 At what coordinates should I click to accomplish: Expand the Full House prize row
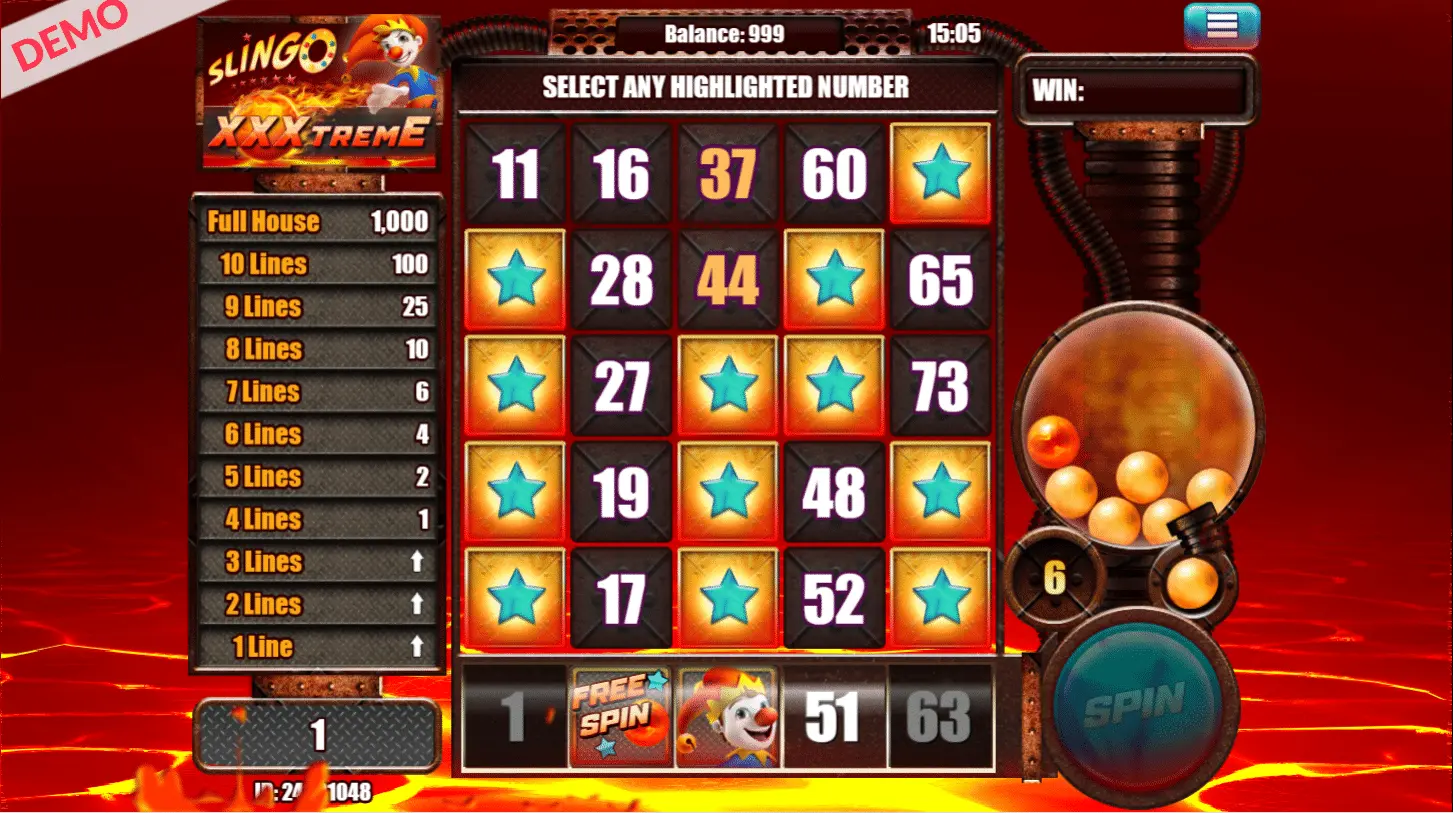(x=317, y=221)
